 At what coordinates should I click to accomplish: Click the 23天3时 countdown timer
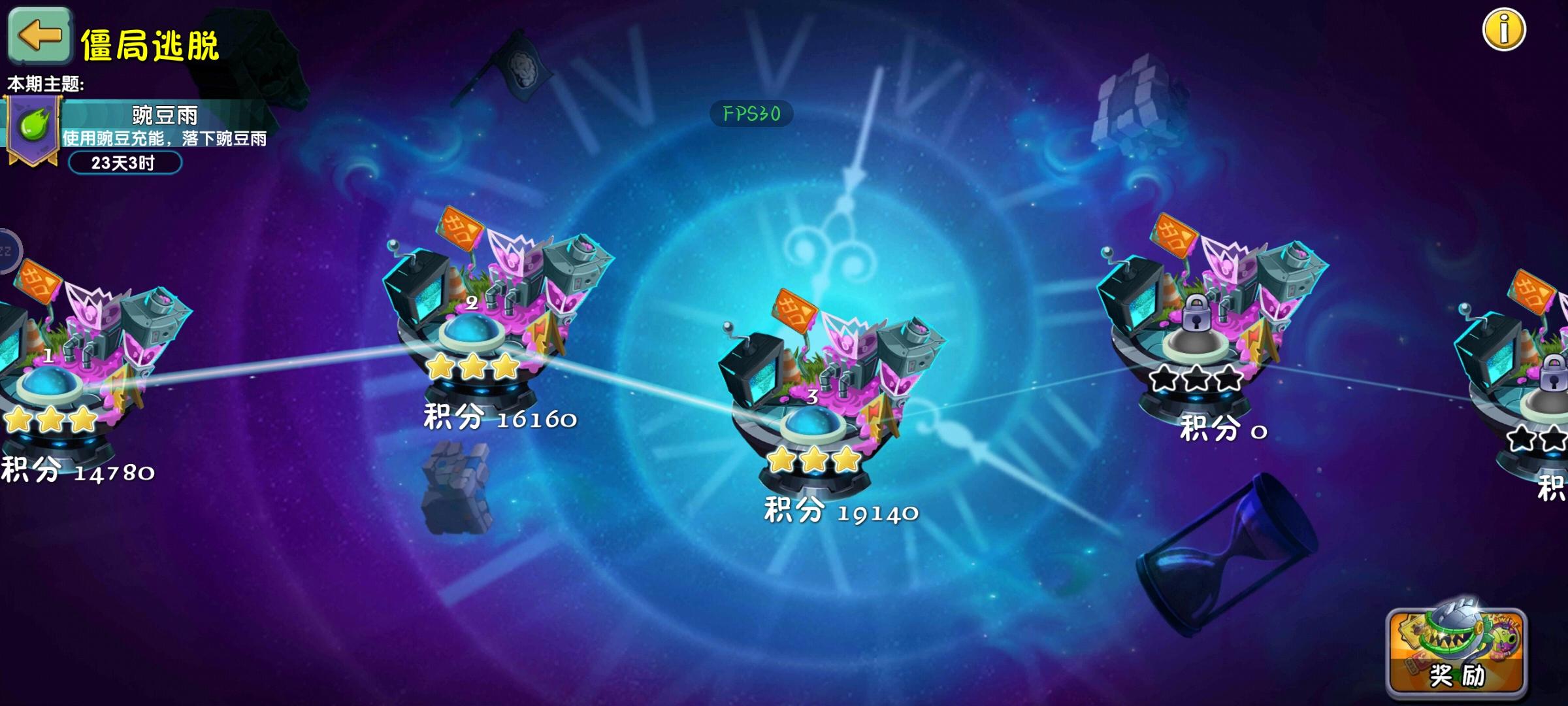click(x=125, y=164)
